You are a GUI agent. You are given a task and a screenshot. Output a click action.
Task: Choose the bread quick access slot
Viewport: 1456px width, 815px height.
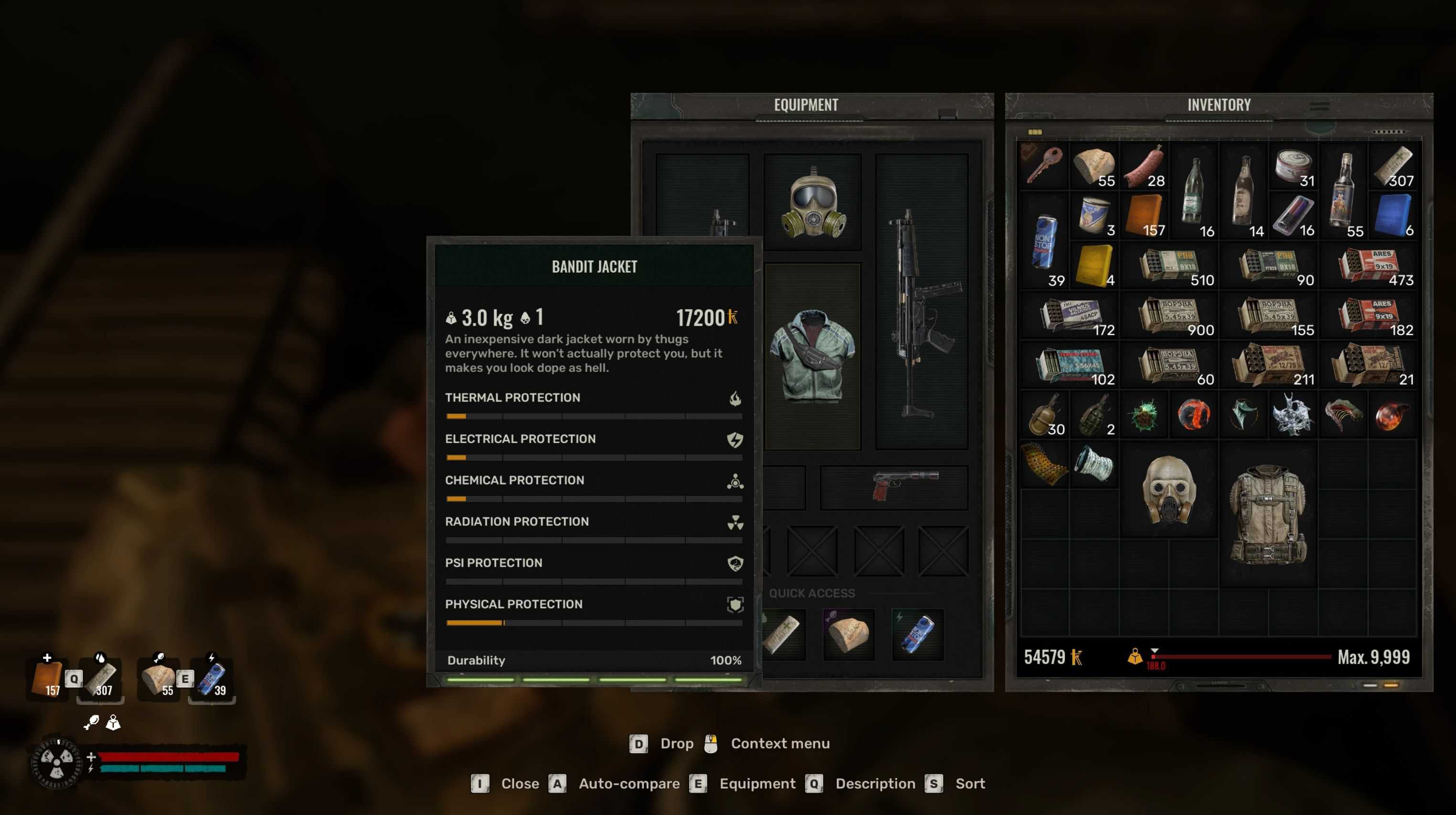click(848, 634)
